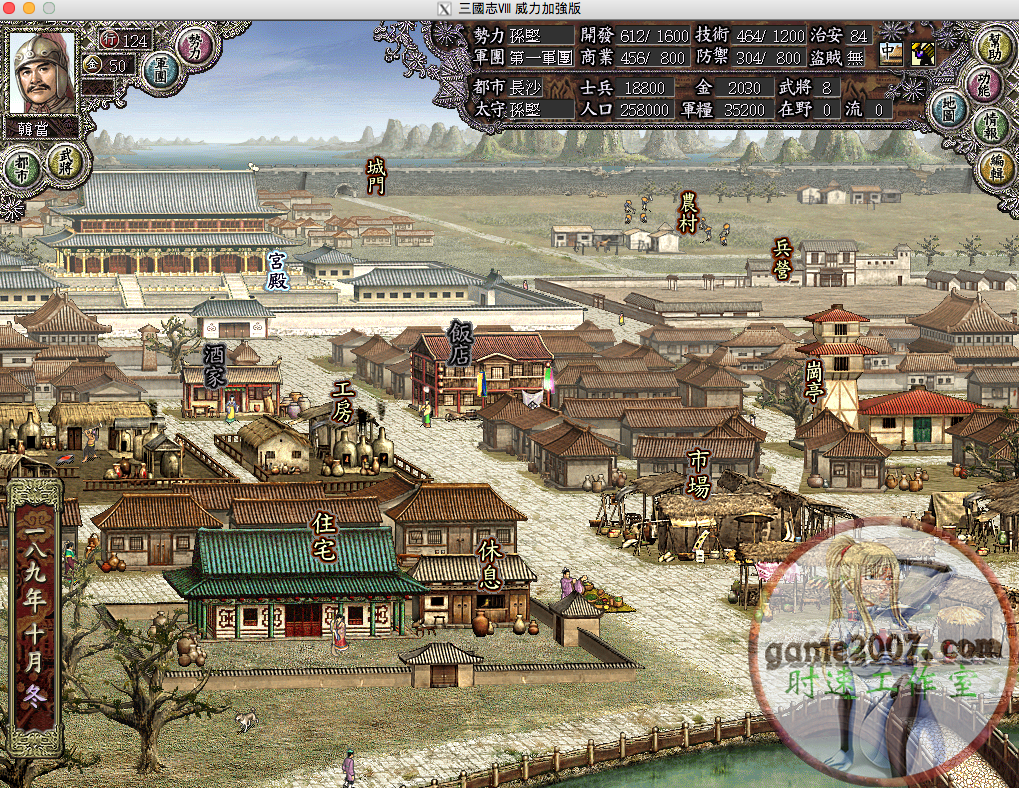The width and height of the screenshot is (1019, 788).
Task: Open the 軍團 (corps) round button
Action: (159, 71)
